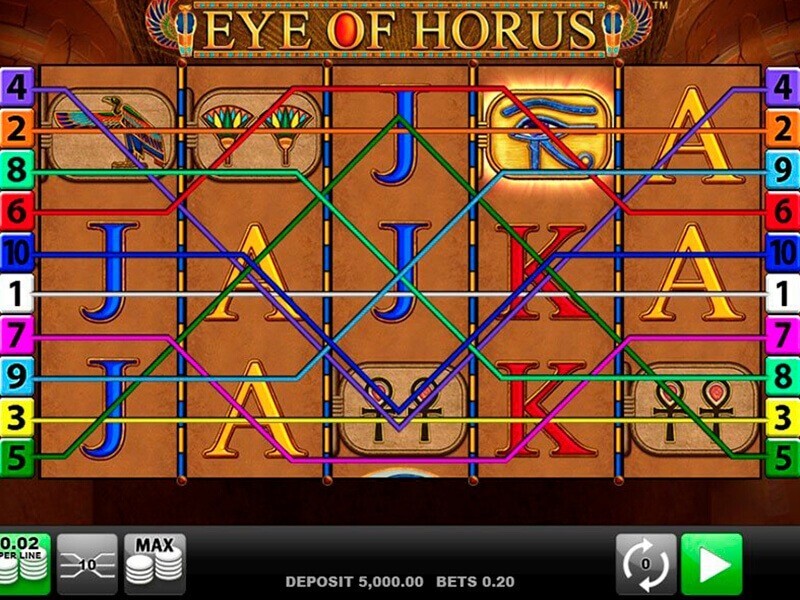
Task: Set the MAX bet
Action: pyautogui.click(x=155, y=564)
